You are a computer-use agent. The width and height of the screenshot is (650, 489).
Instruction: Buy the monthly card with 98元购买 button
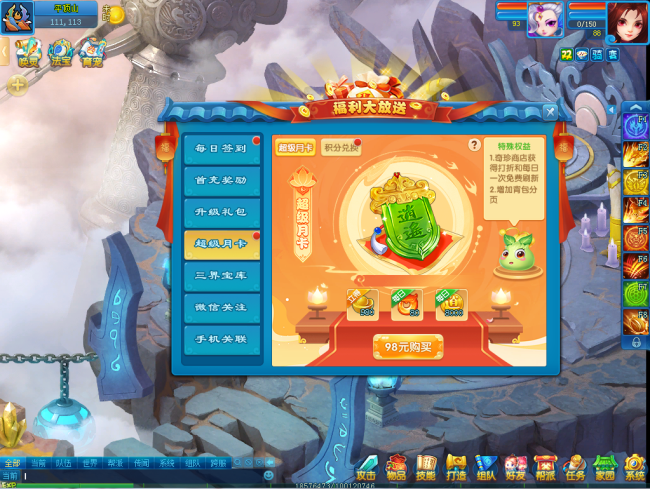pos(407,347)
